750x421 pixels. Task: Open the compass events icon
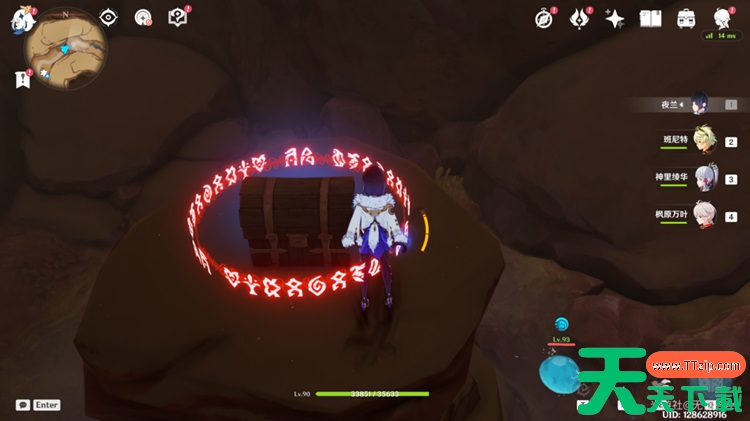coord(544,18)
